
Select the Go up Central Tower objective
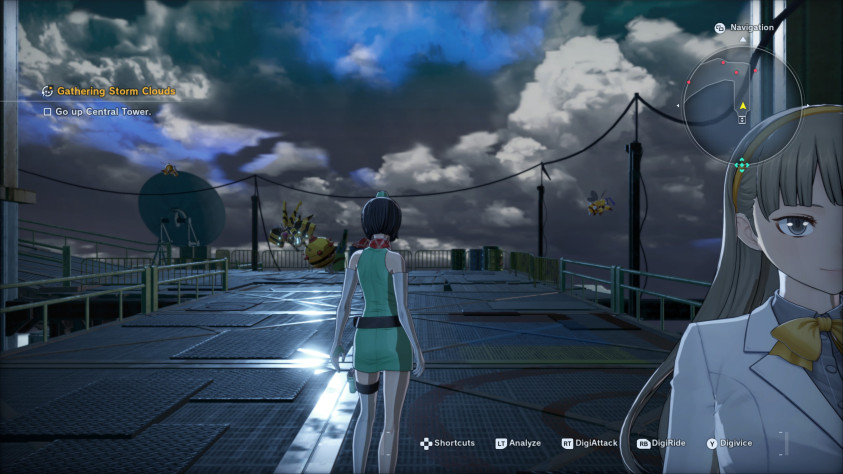pos(103,112)
